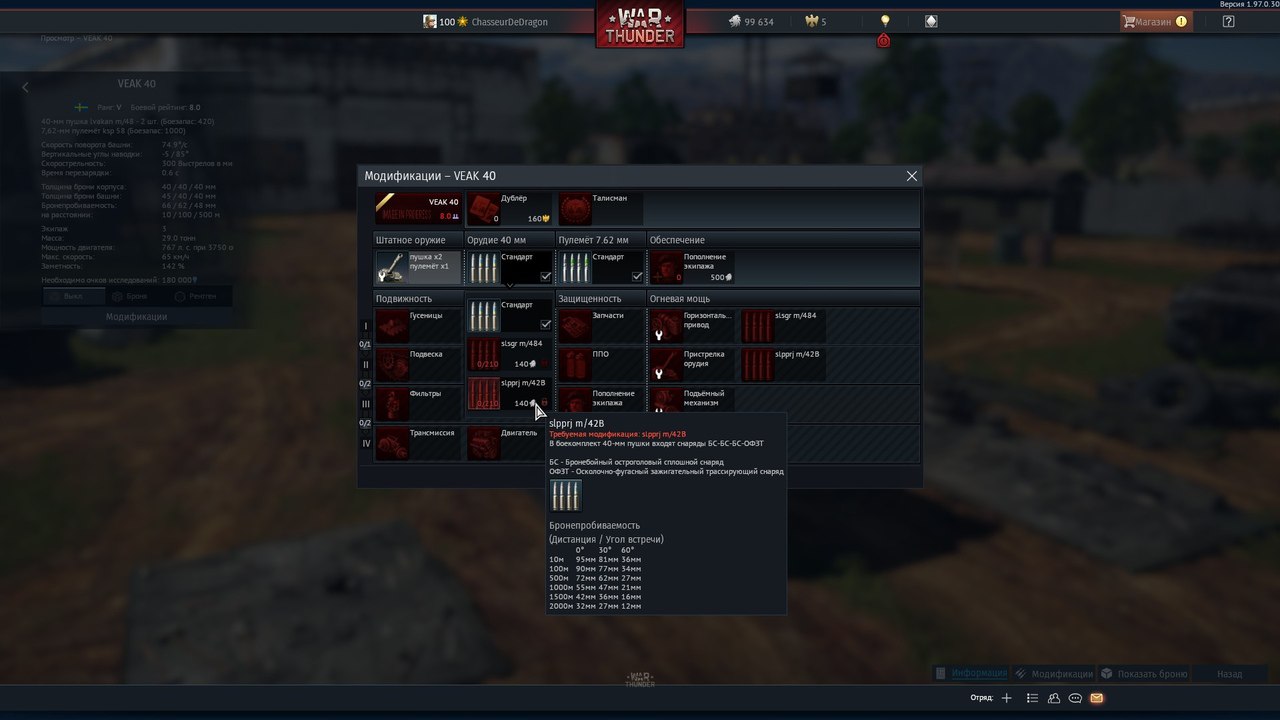Select the Пулемёт 7.62 мм Стандарт belt

coord(601,268)
